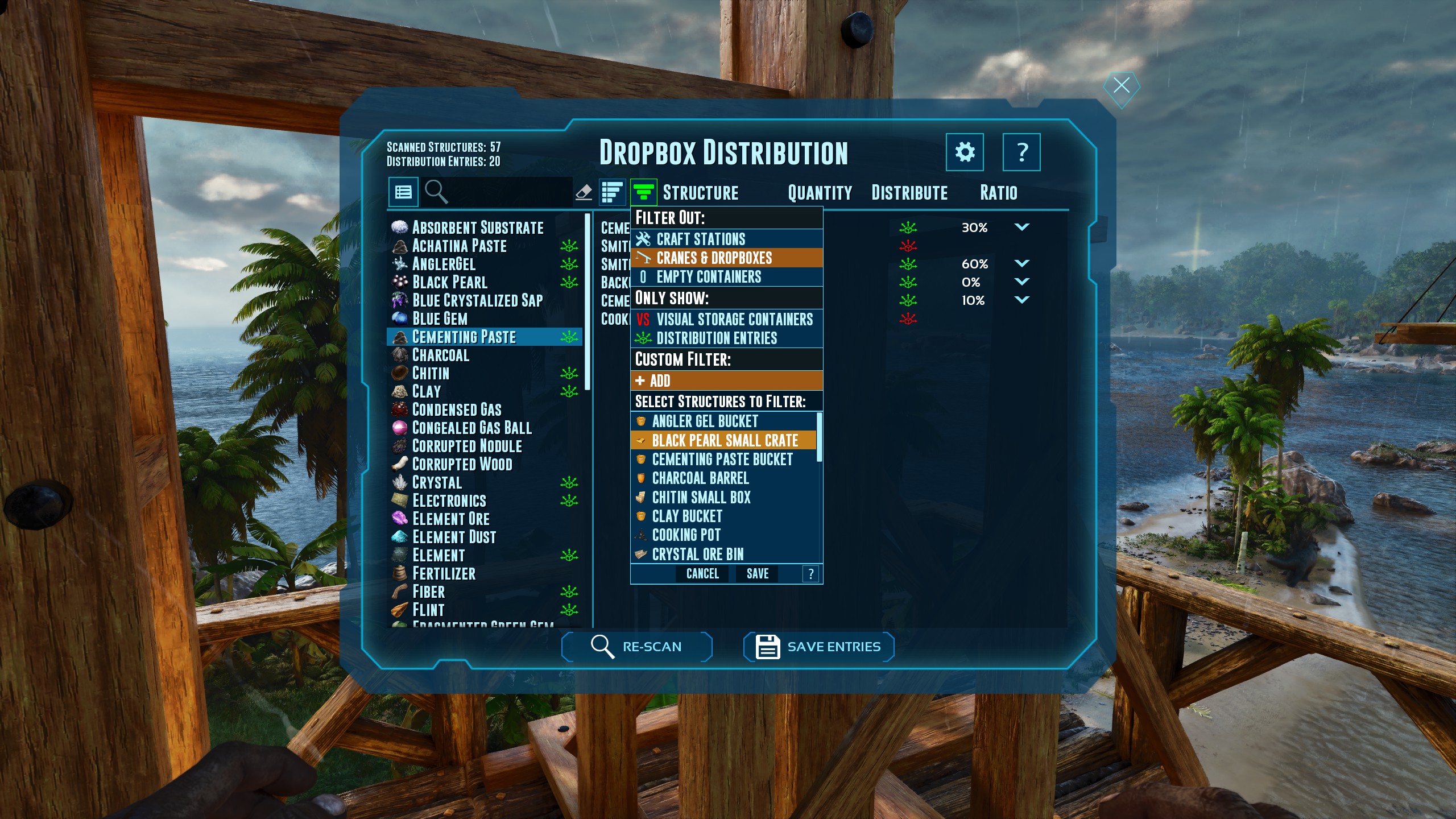Expand the ratio dropdown showing 10%
The image size is (1456, 819).
click(x=1022, y=300)
